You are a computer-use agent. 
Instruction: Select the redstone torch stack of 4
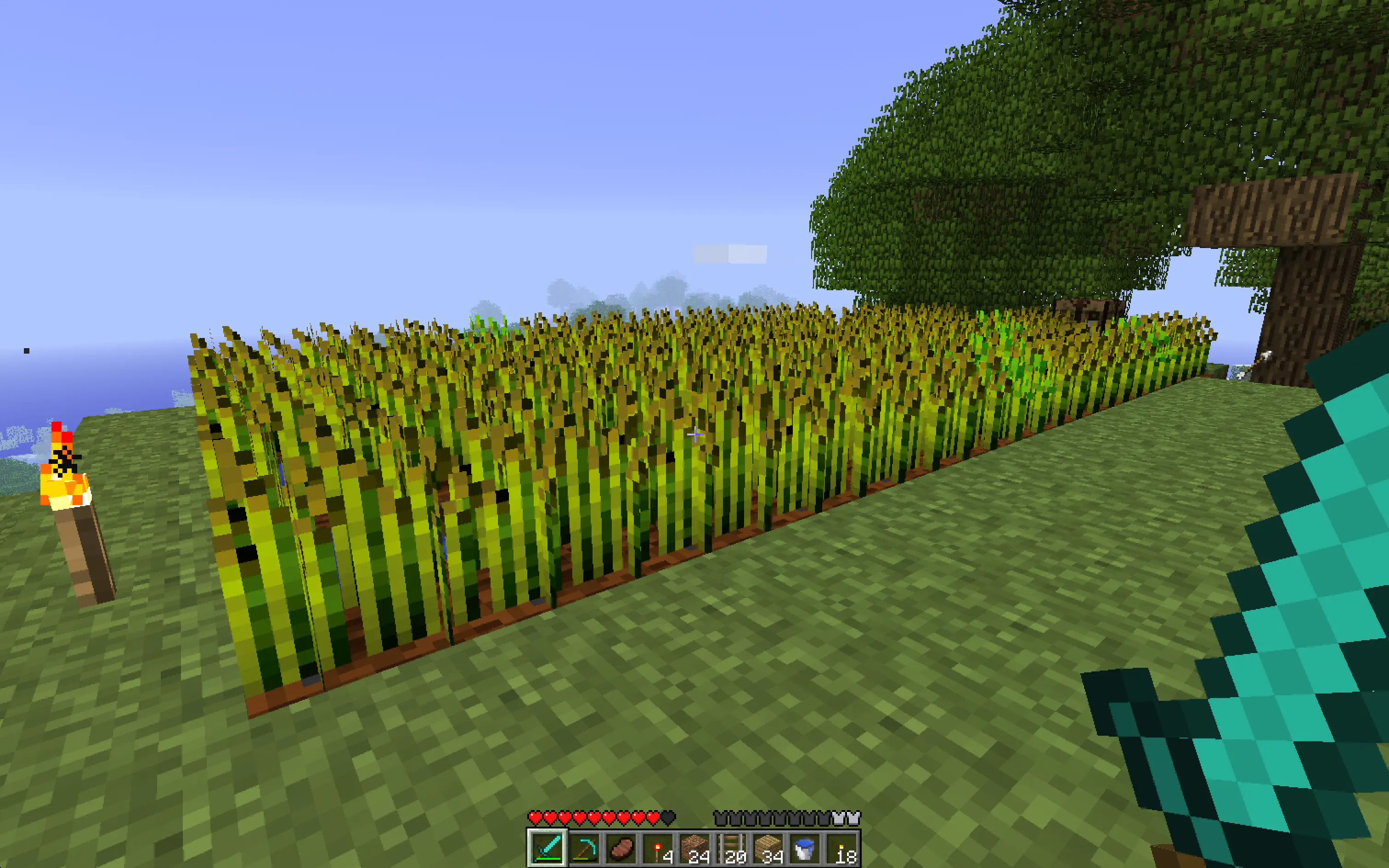click(x=658, y=848)
